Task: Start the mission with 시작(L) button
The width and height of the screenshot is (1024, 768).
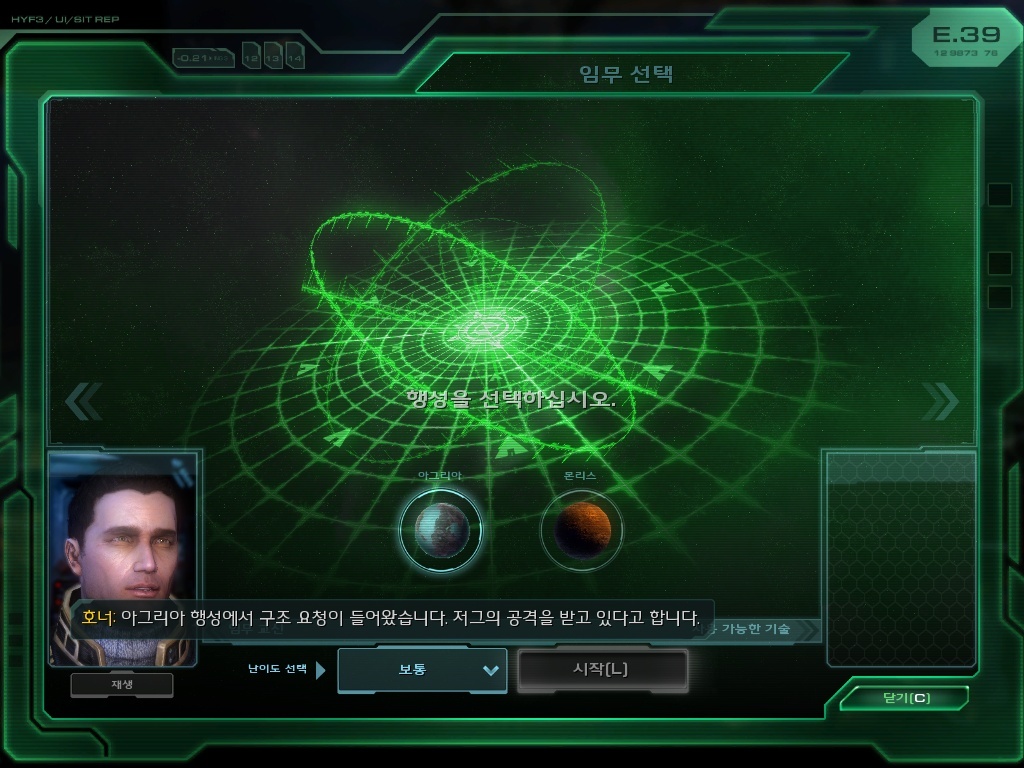Action: pyautogui.click(x=602, y=670)
